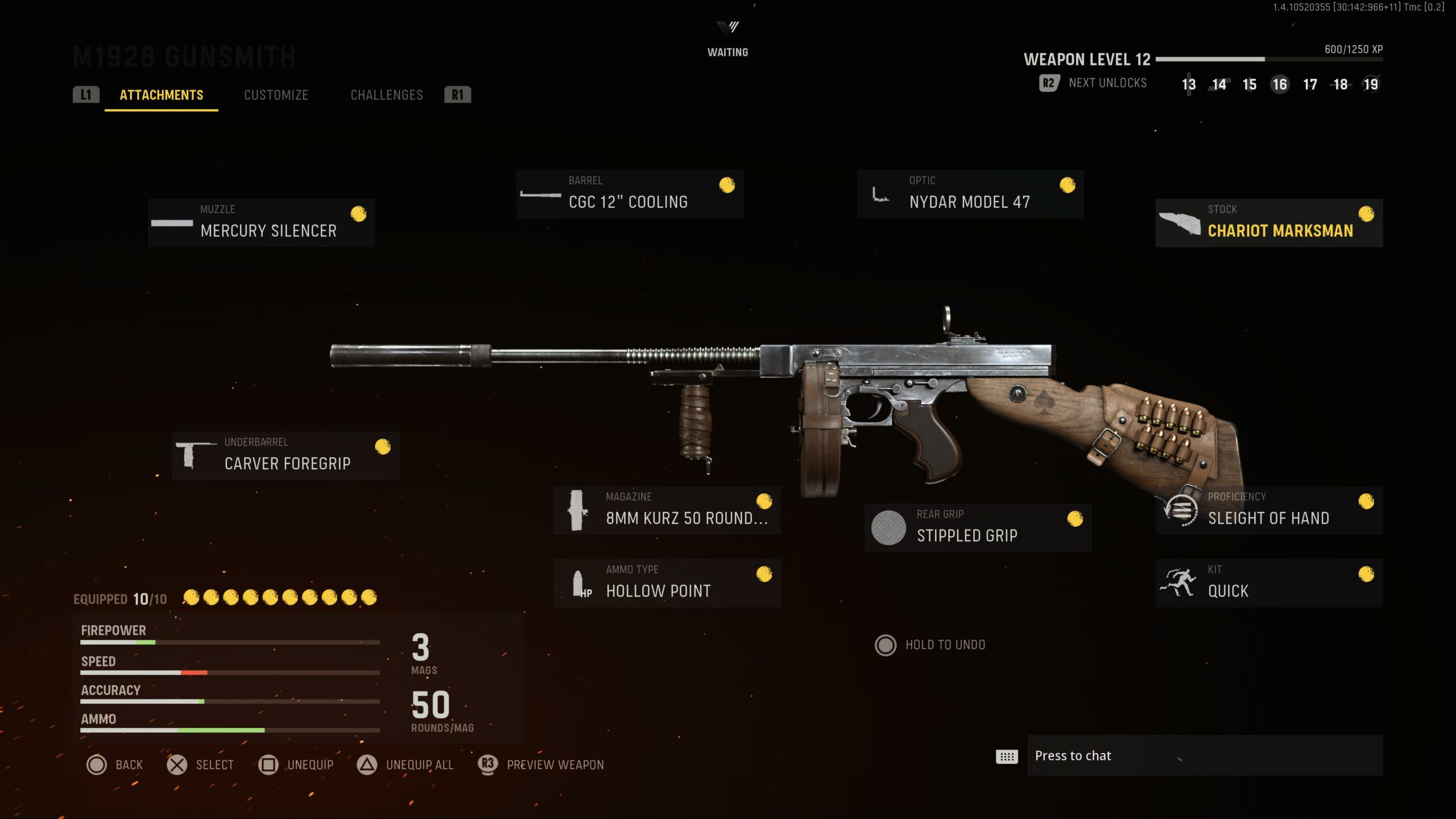This screenshot has height=819, width=1456.
Task: Unequip the highlighted attachment
Action: point(296,765)
